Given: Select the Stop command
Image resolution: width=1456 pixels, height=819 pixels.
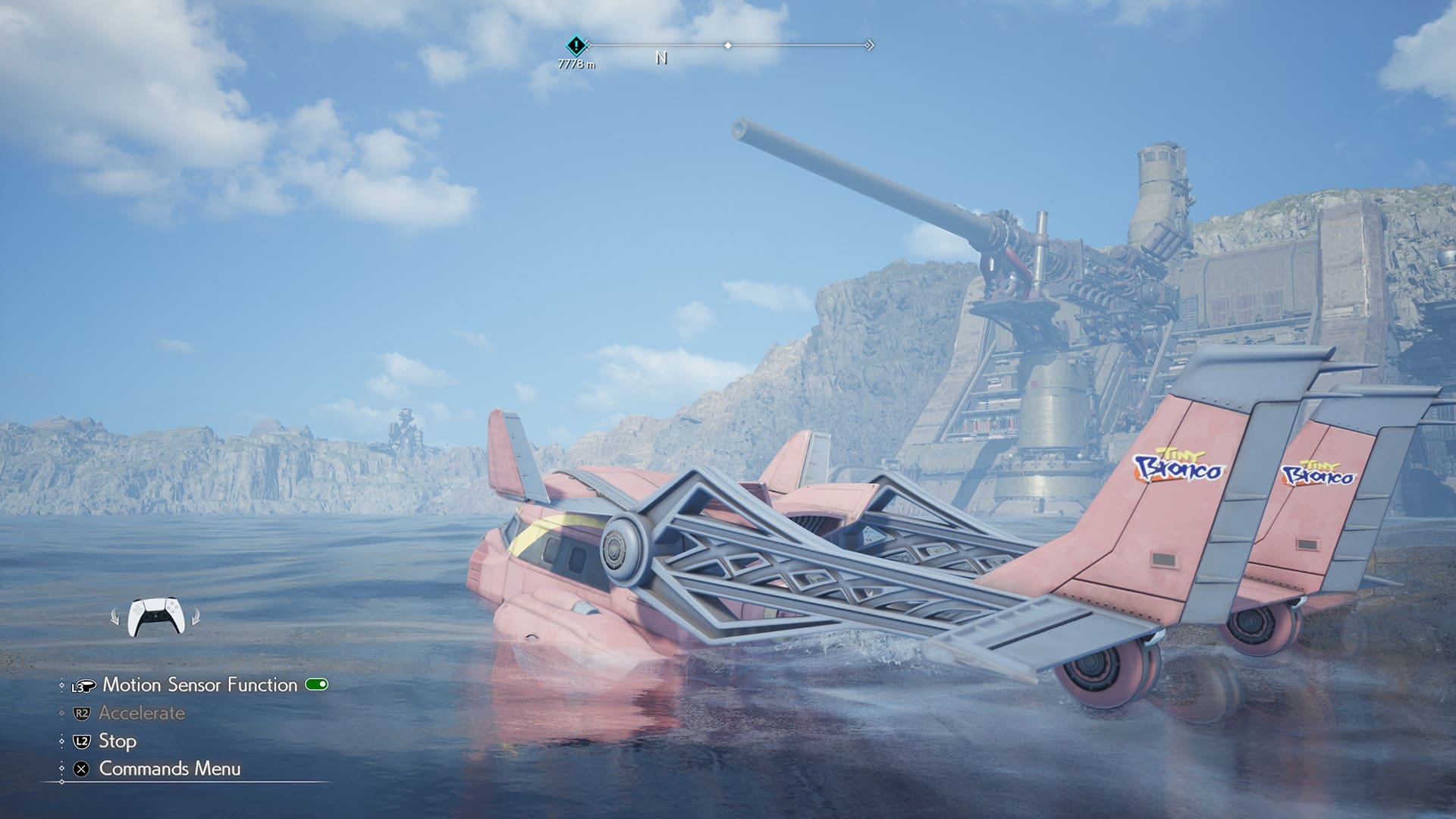Looking at the screenshot, I should point(117,741).
